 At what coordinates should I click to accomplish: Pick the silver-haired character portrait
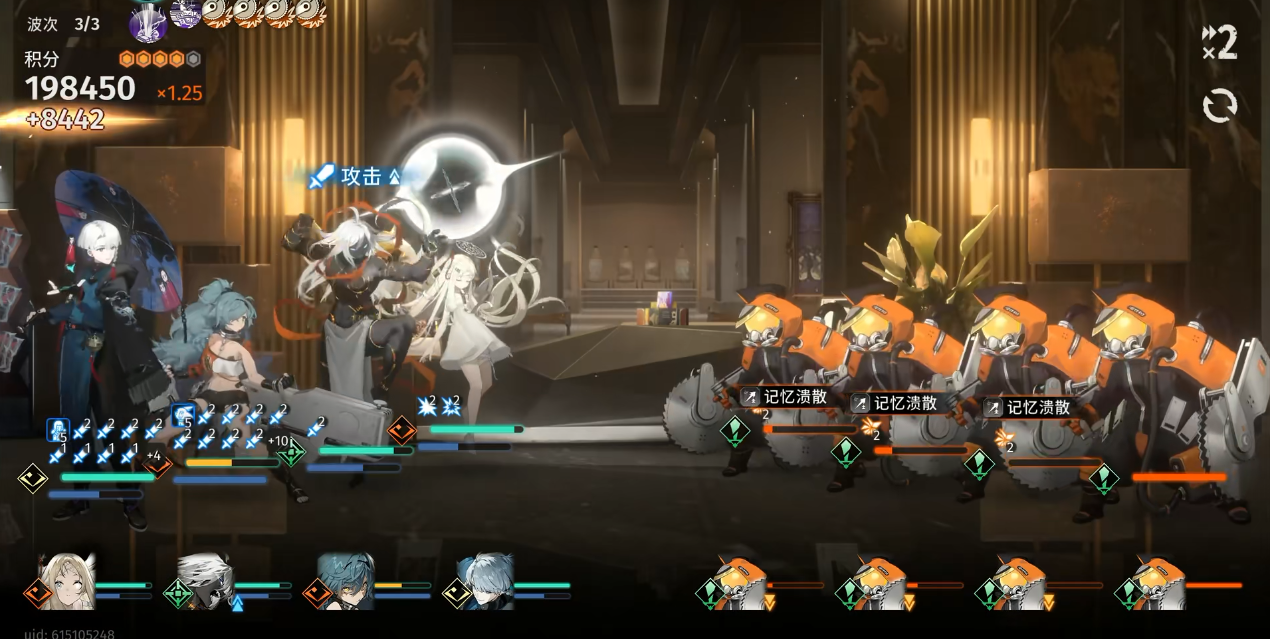click(487, 581)
